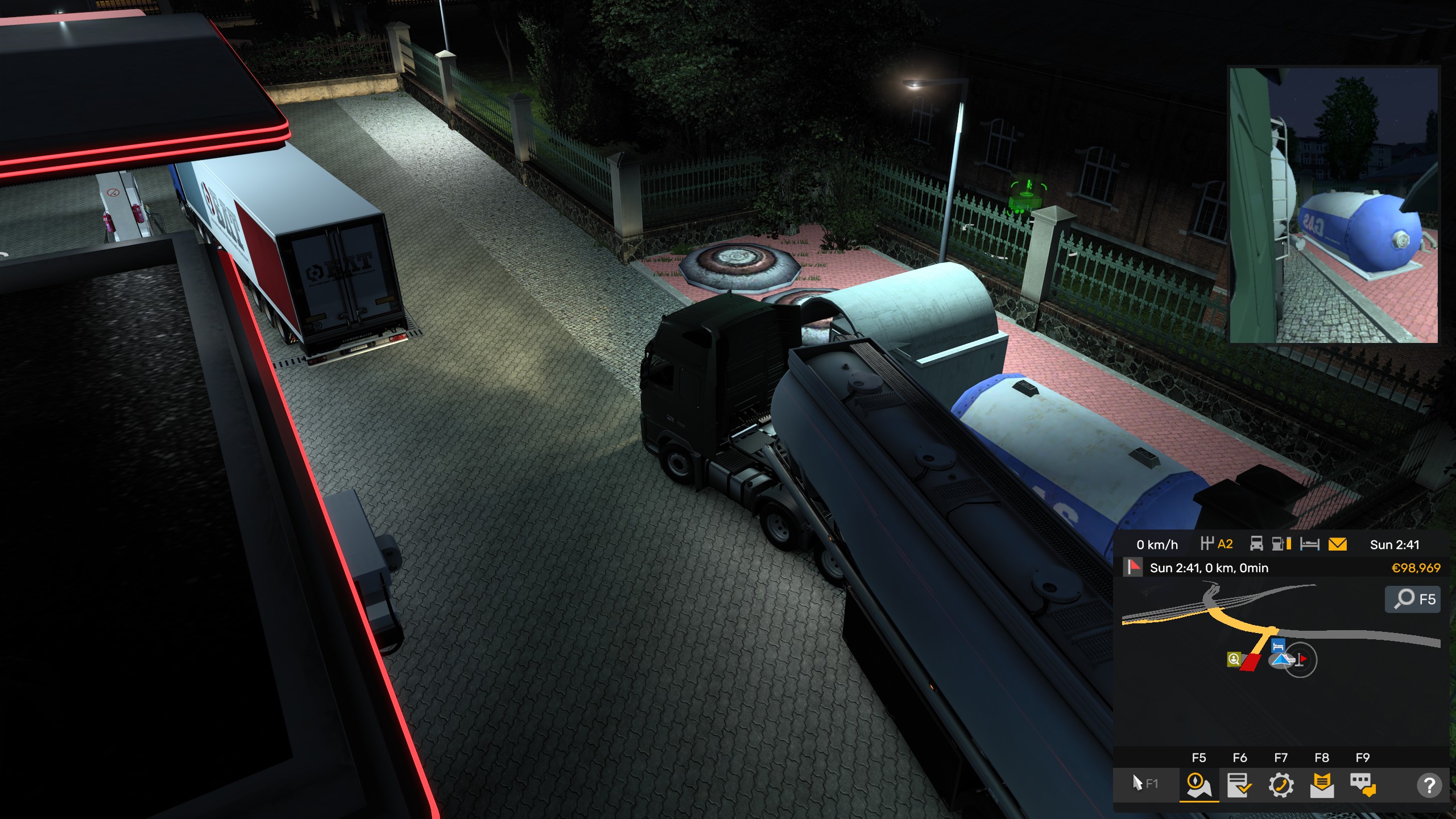
Task: Click the question mark help button
Action: click(x=1429, y=785)
